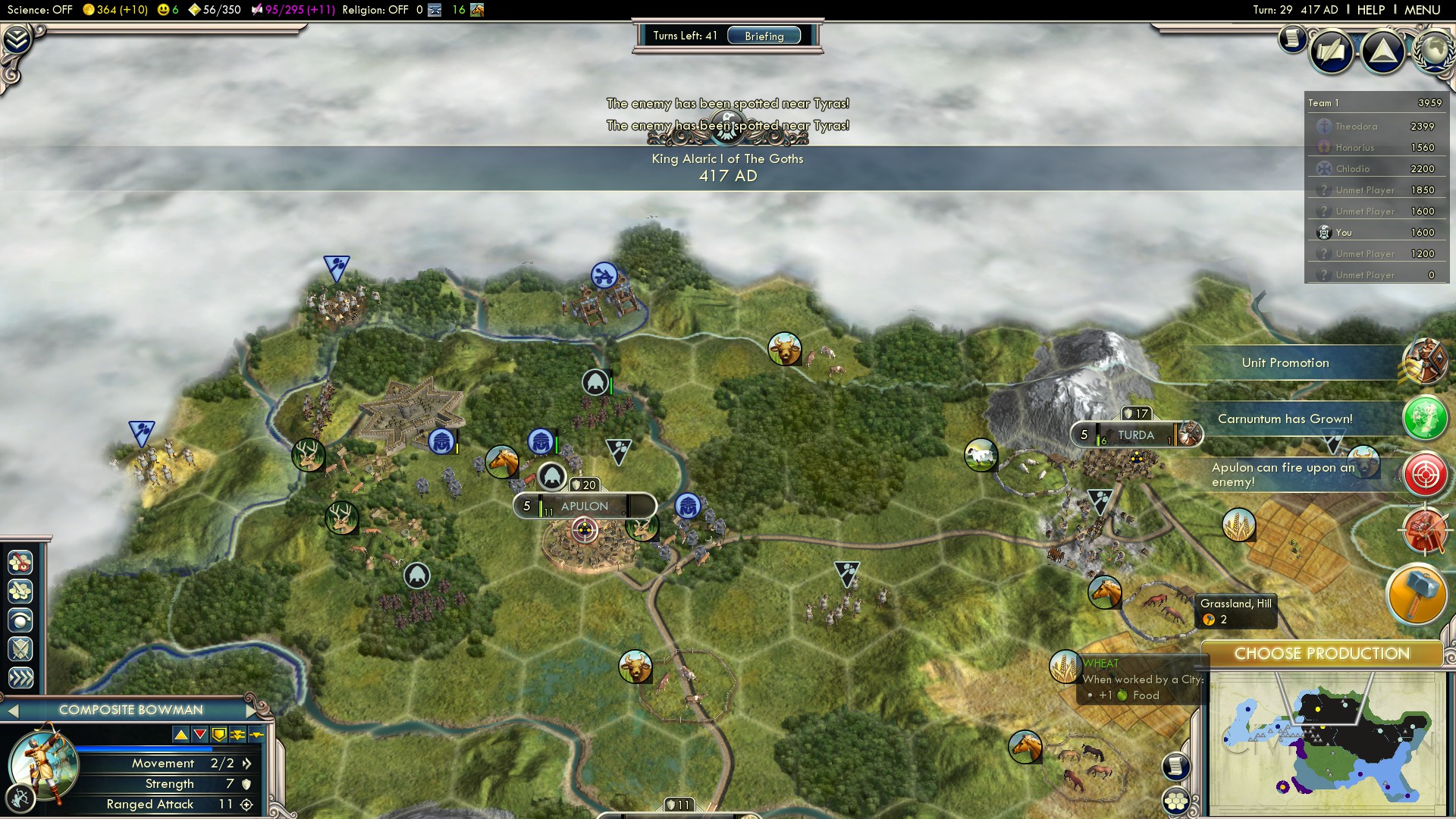Click the triple-chevron unit action button

pos(20,678)
